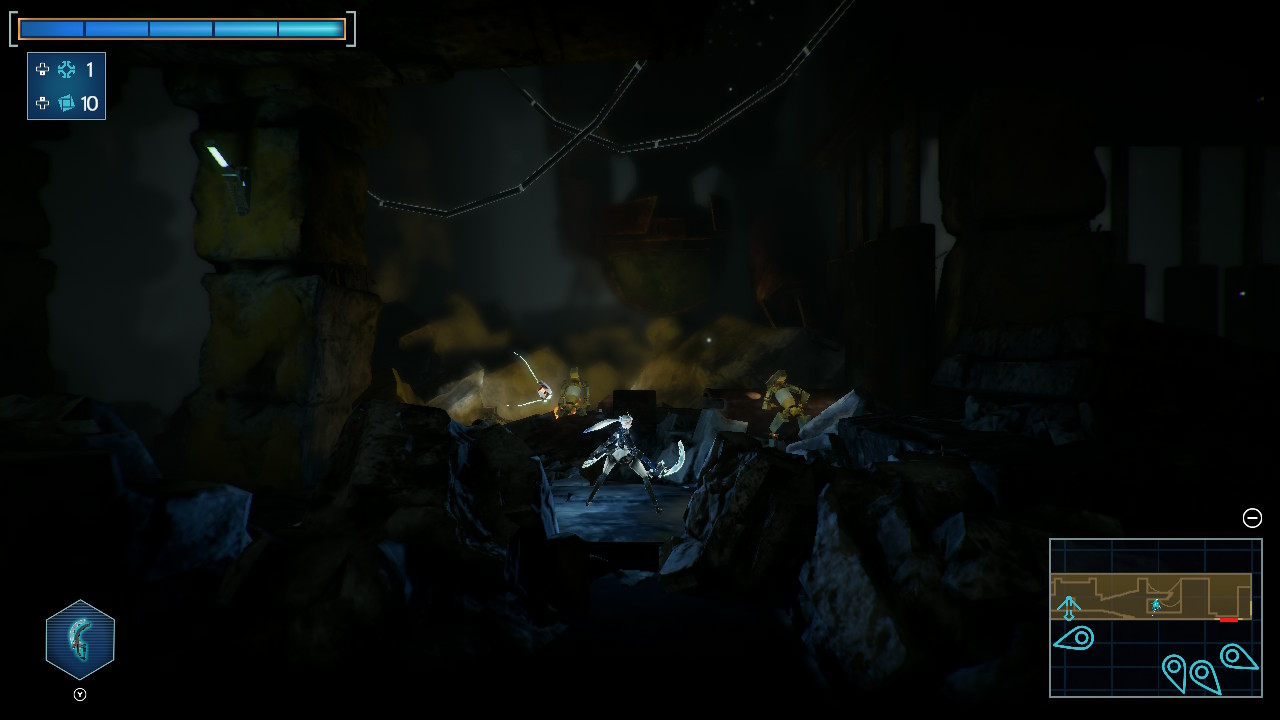Use the crosshair-shaped consumable item

[67, 70]
